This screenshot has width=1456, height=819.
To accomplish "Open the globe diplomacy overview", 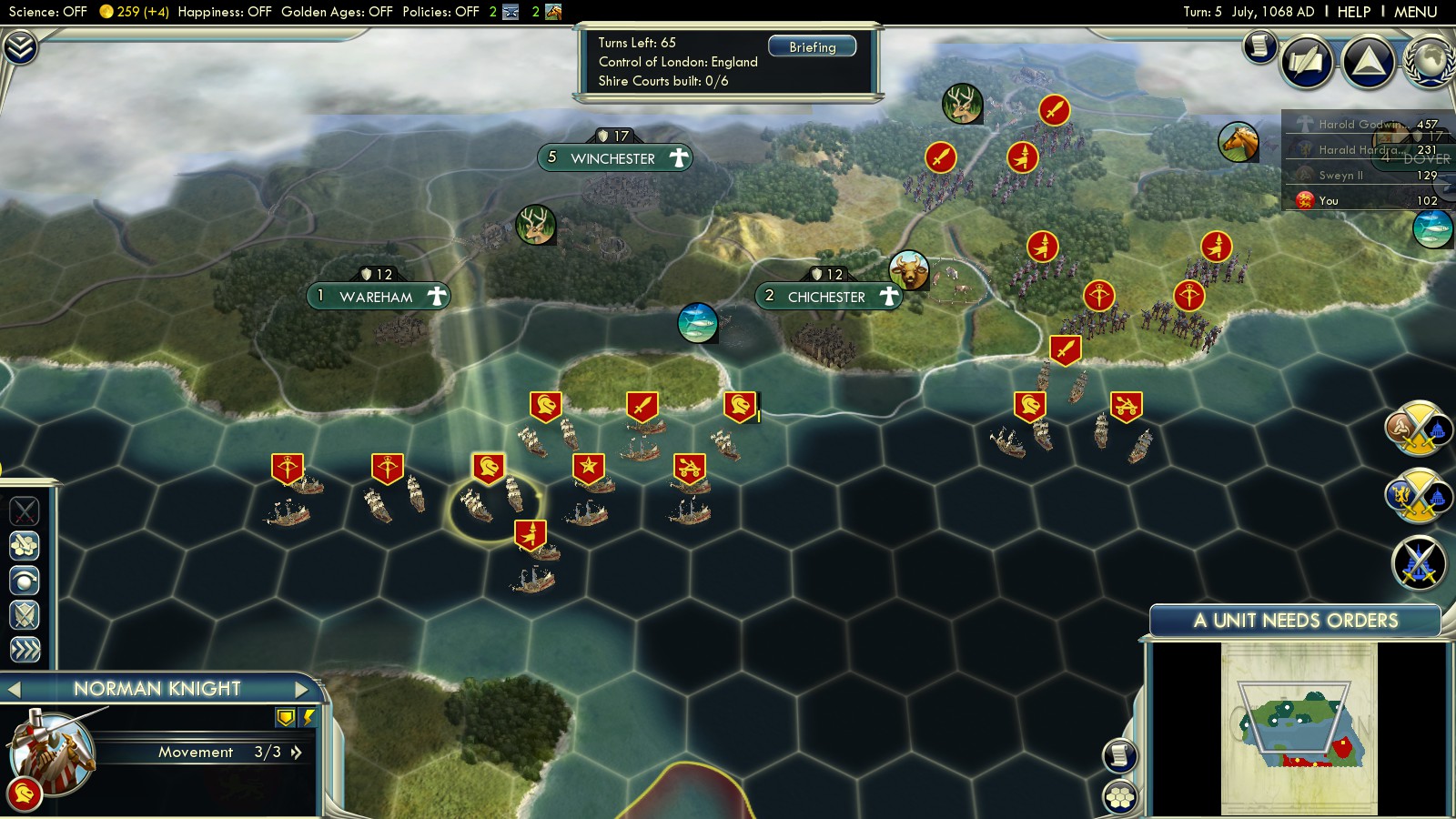I will coord(1430,62).
